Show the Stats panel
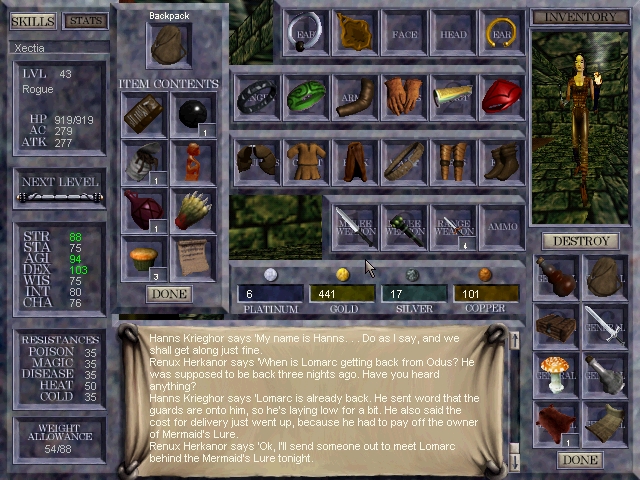640x480 pixels. tap(85, 21)
